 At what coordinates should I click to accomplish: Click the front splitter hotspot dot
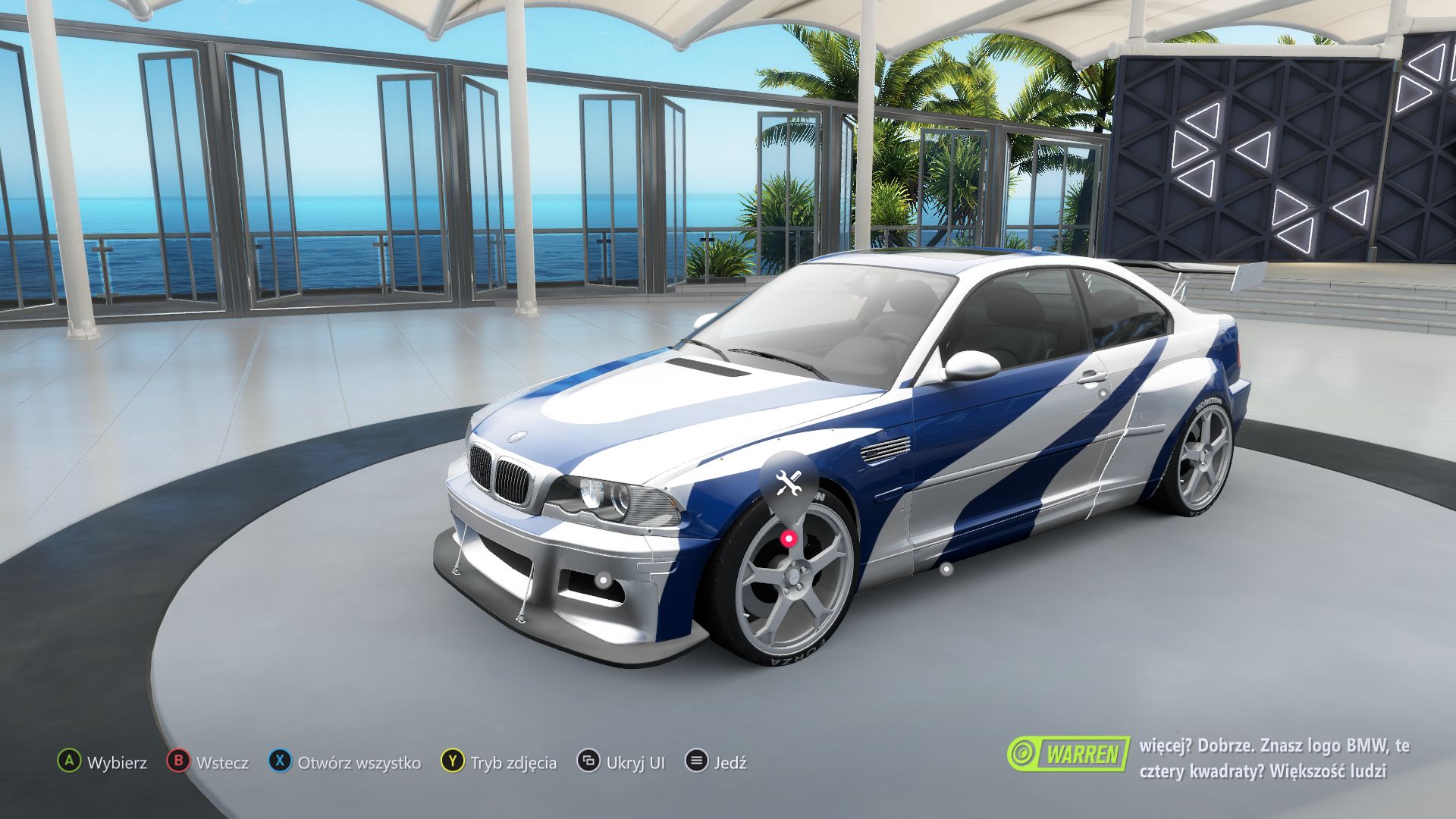click(603, 581)
